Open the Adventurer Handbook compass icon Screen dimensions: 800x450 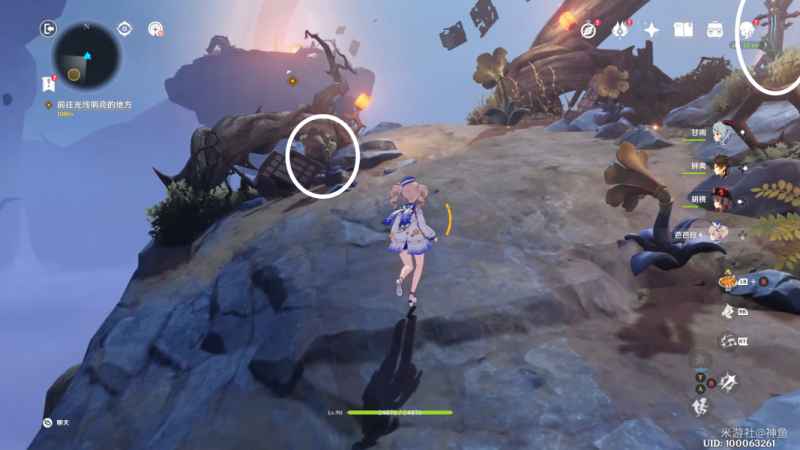588,30
